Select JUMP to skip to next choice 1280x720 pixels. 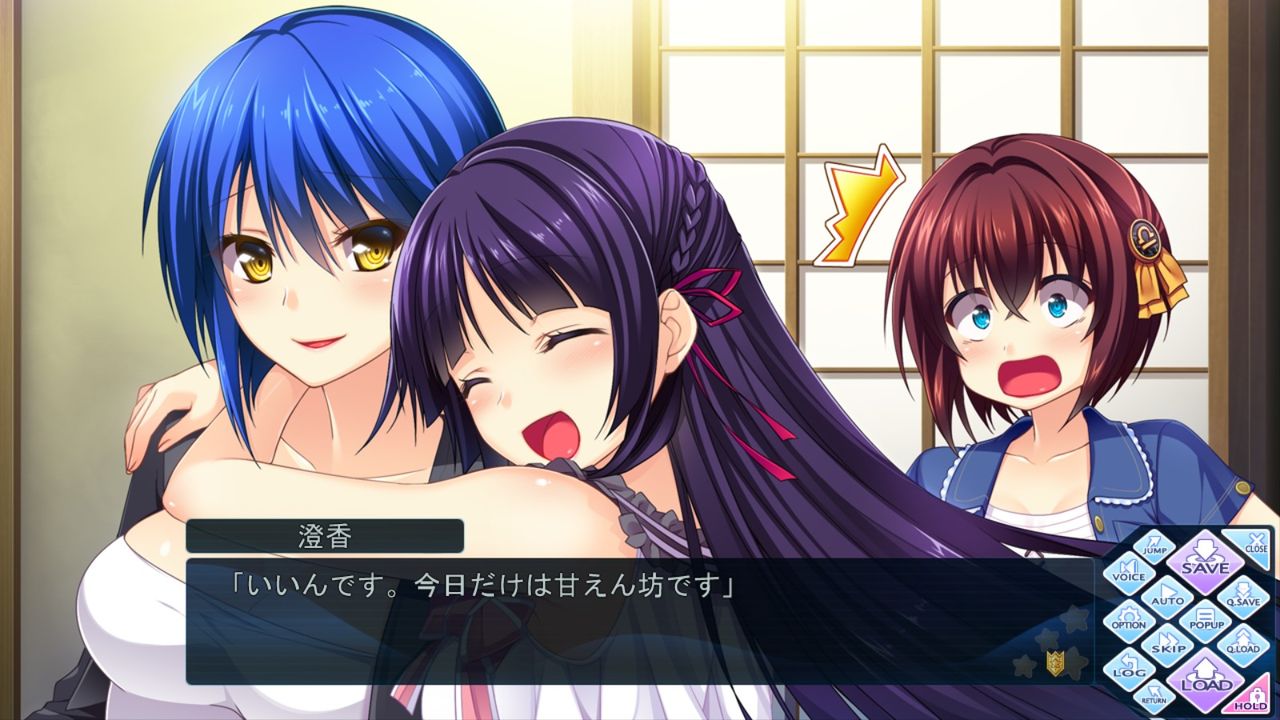click(1155, 548)
